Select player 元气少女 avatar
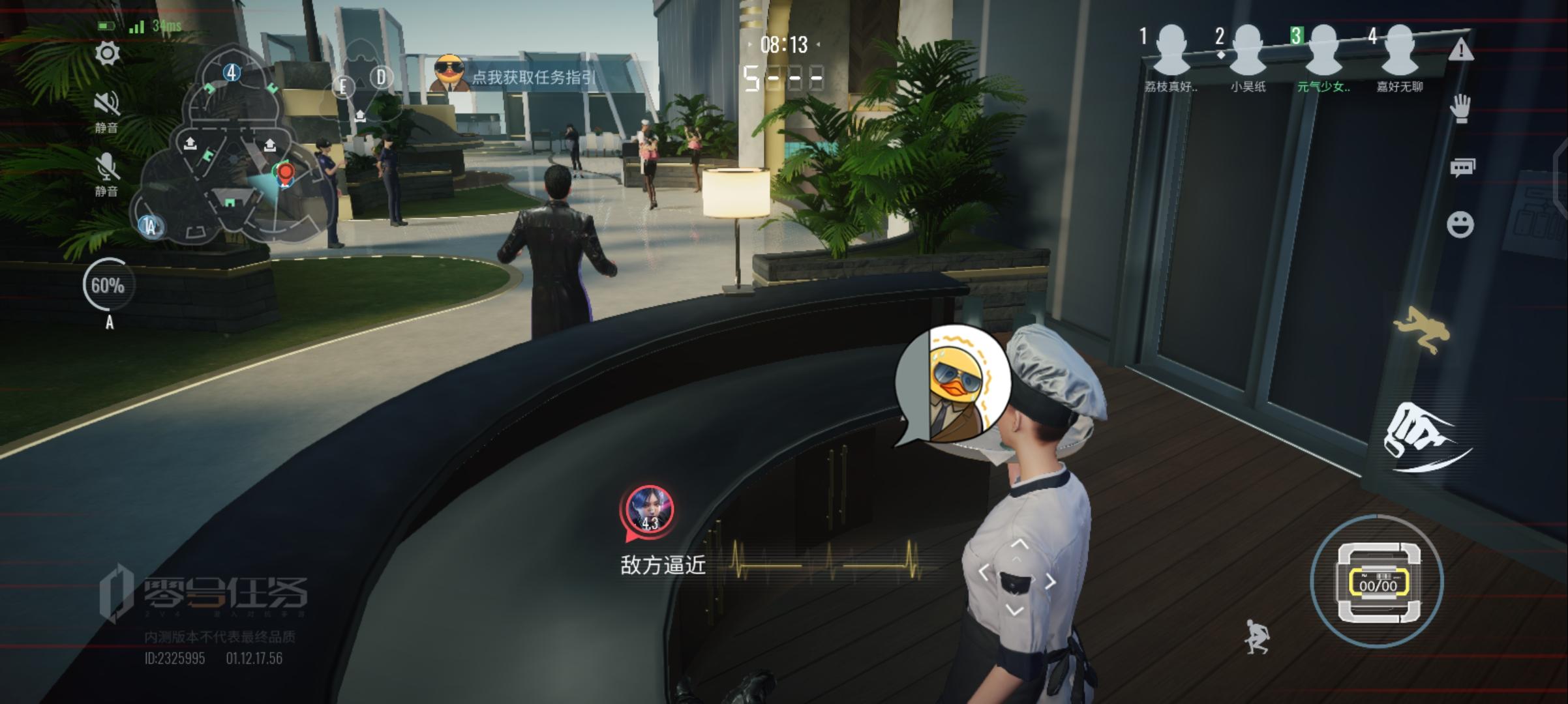Screen dimensions: 1568x704 coord(1323,51)
